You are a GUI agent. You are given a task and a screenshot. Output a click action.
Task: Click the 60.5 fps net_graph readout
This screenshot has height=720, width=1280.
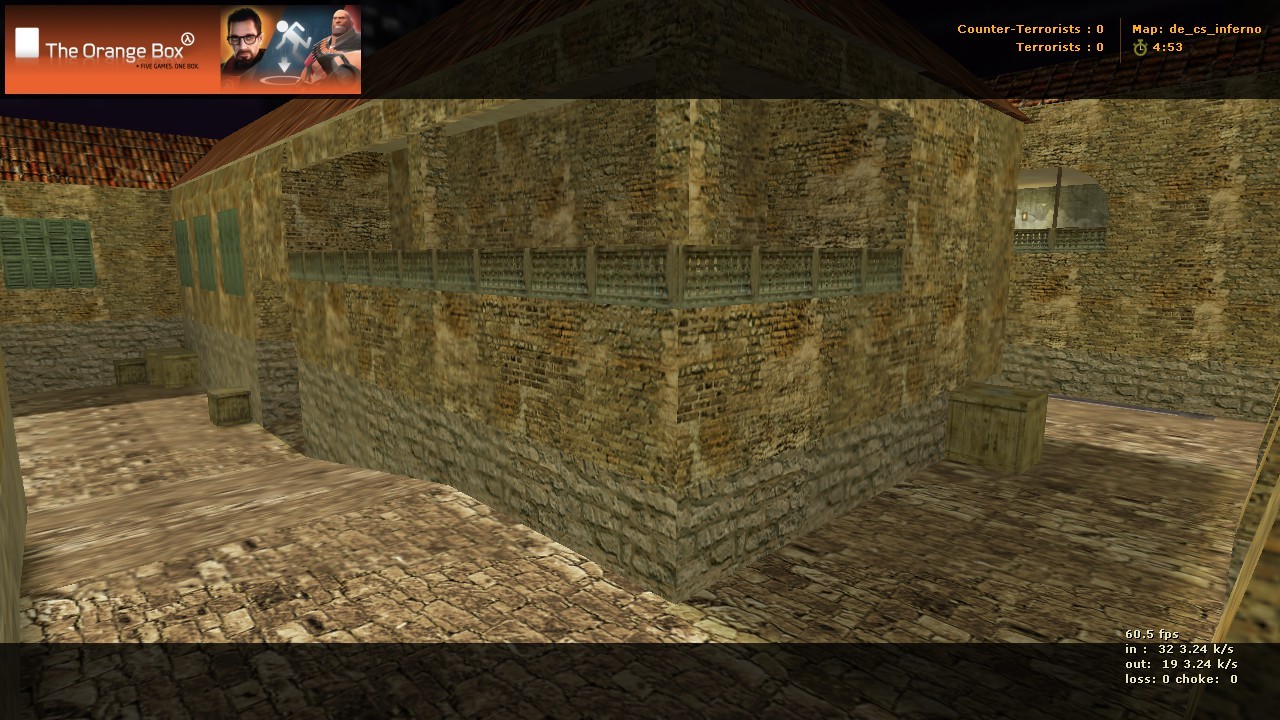pyautogui.click(x=1152, y=633)
